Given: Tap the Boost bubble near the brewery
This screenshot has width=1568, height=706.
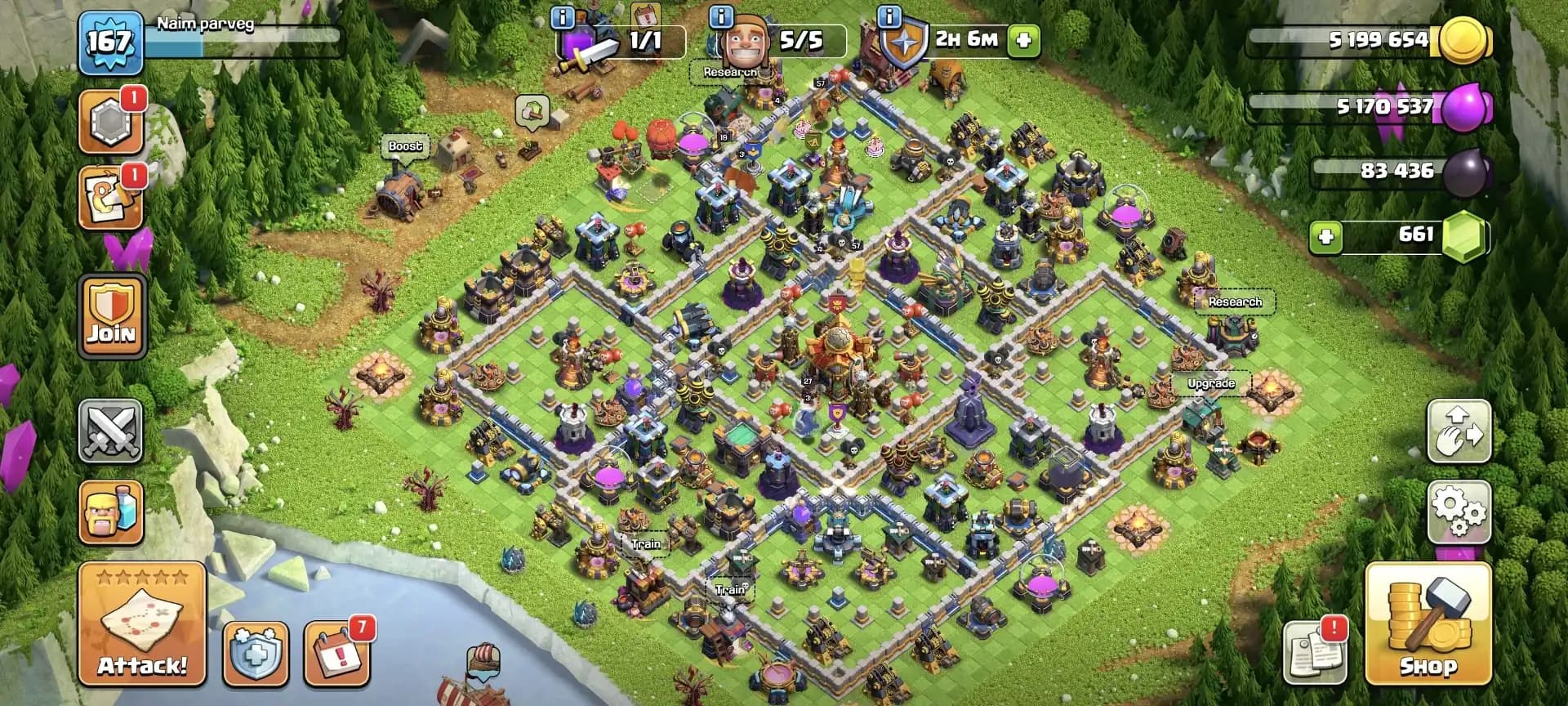Looking at the screenshot, I should (x=406, y=145).
